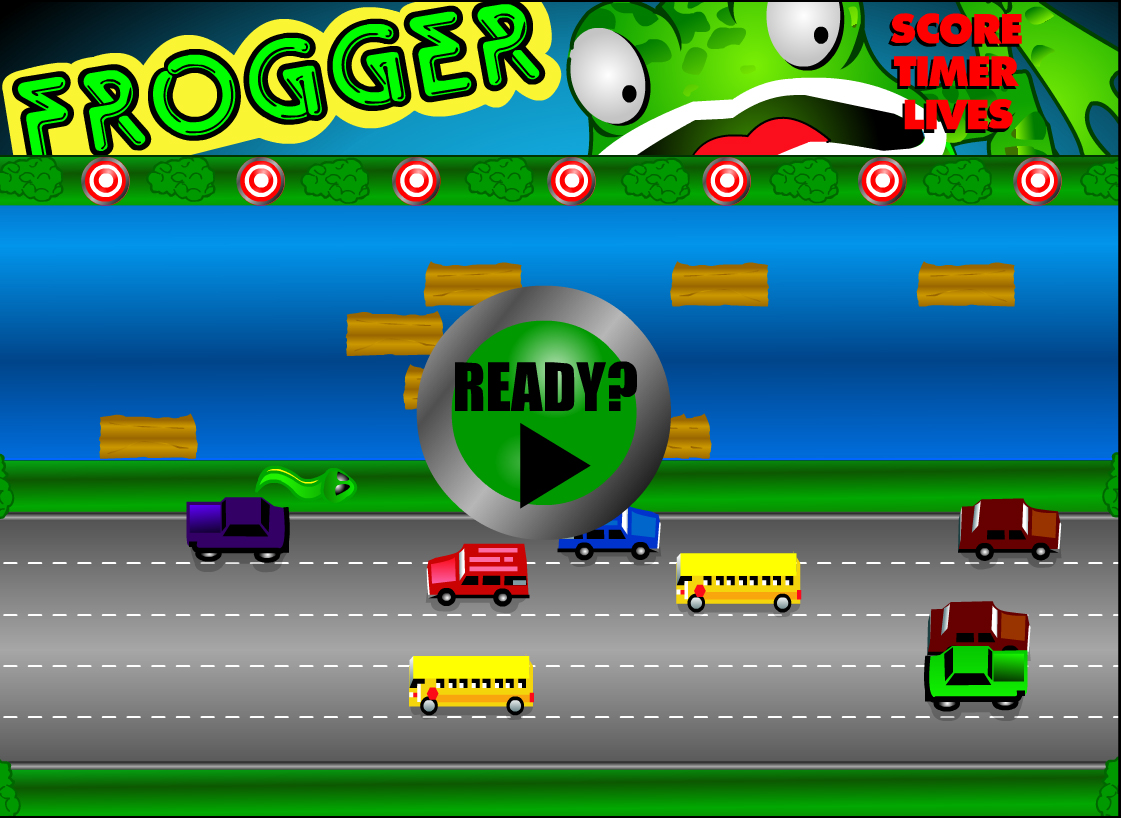Start the game with the READY? play button
This screenshot has width=1121, height=818.
[x=544, y=414]
